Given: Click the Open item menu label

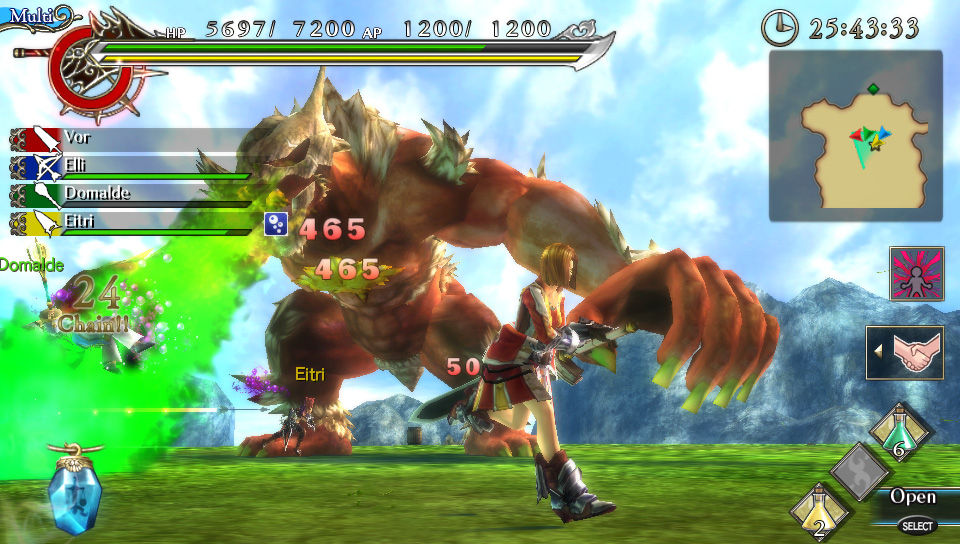Looking at the screenshot, I should click(912, 497).
